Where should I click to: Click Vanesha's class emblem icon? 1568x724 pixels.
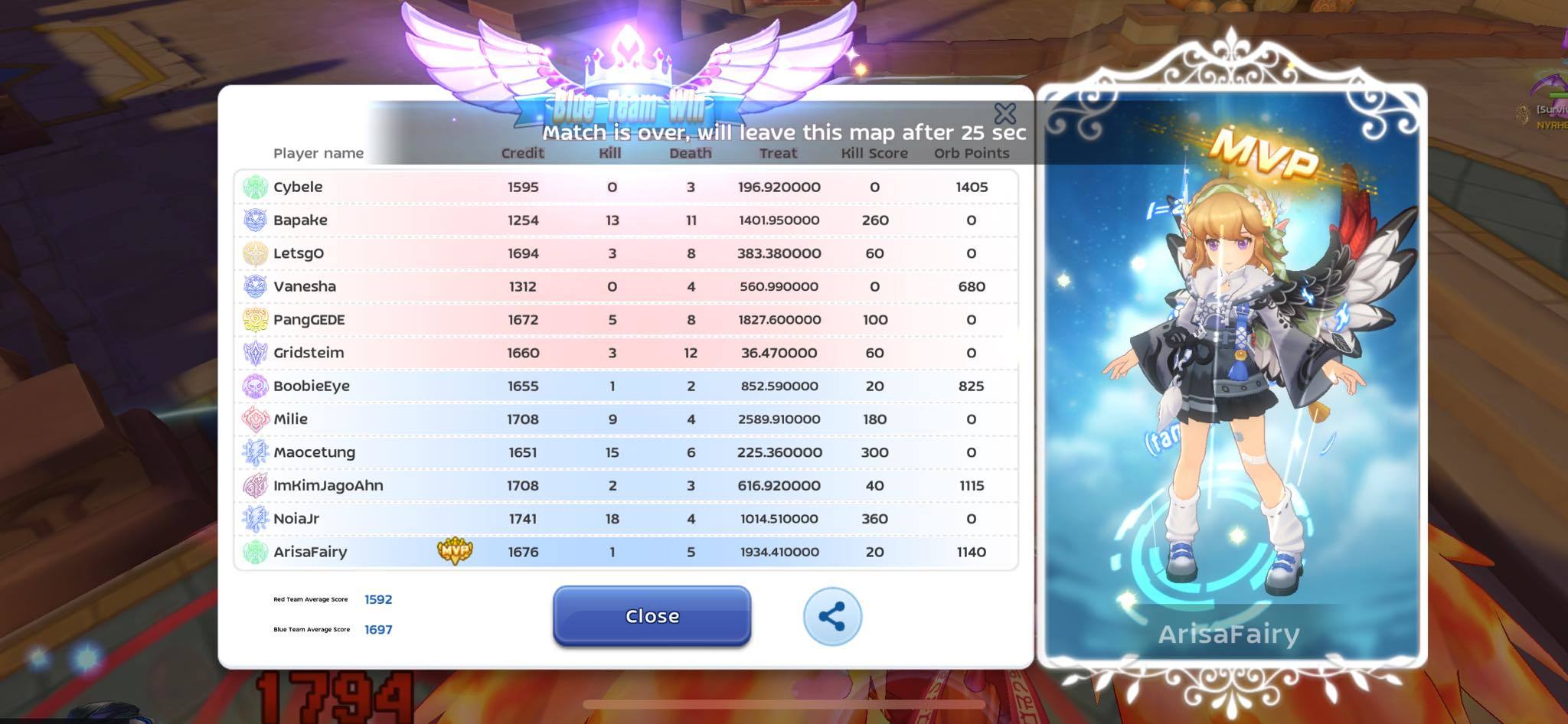pos(253,286)
